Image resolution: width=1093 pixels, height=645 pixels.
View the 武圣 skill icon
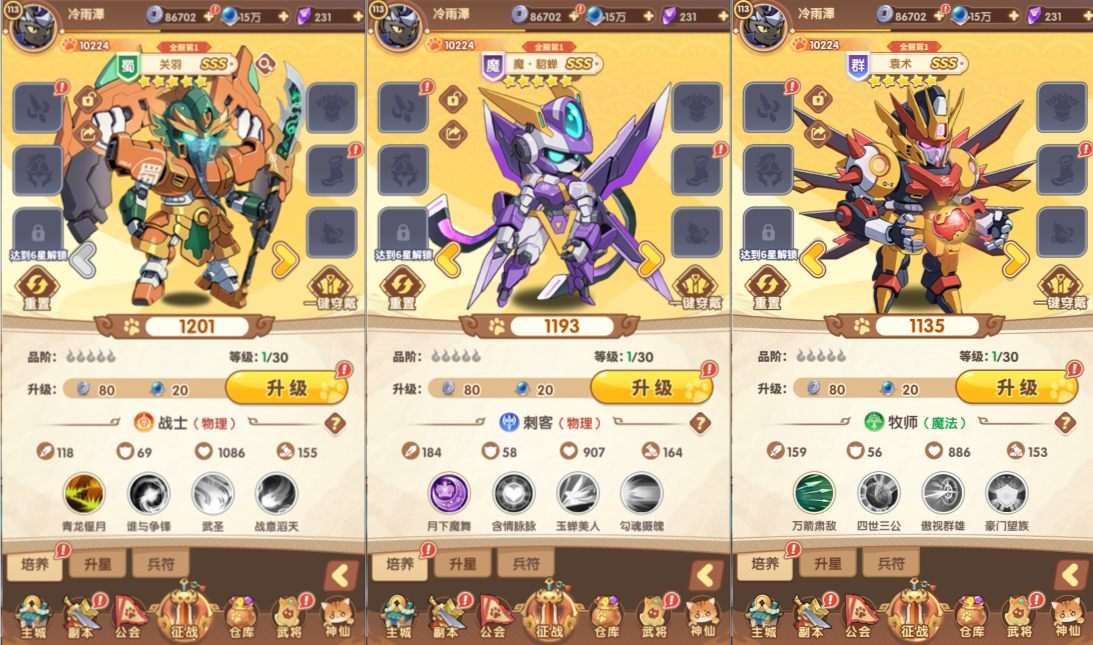212,493
